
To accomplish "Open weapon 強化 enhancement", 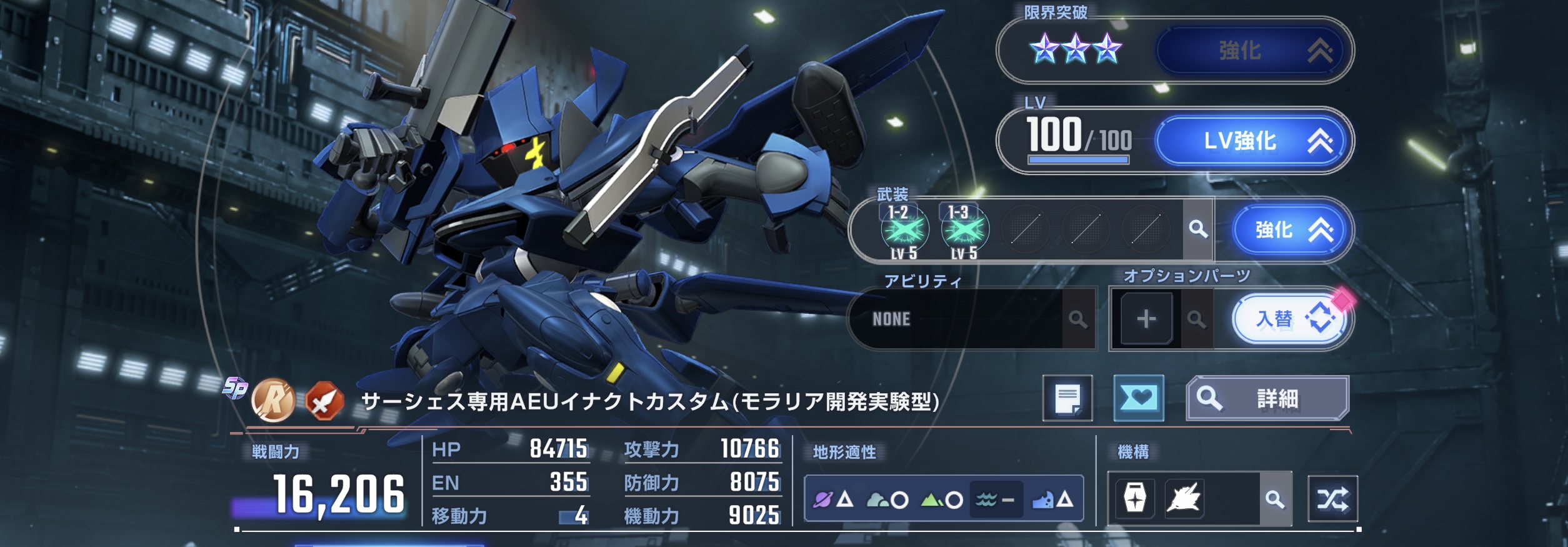I will pyautogui.click(x=1292, y=230).
